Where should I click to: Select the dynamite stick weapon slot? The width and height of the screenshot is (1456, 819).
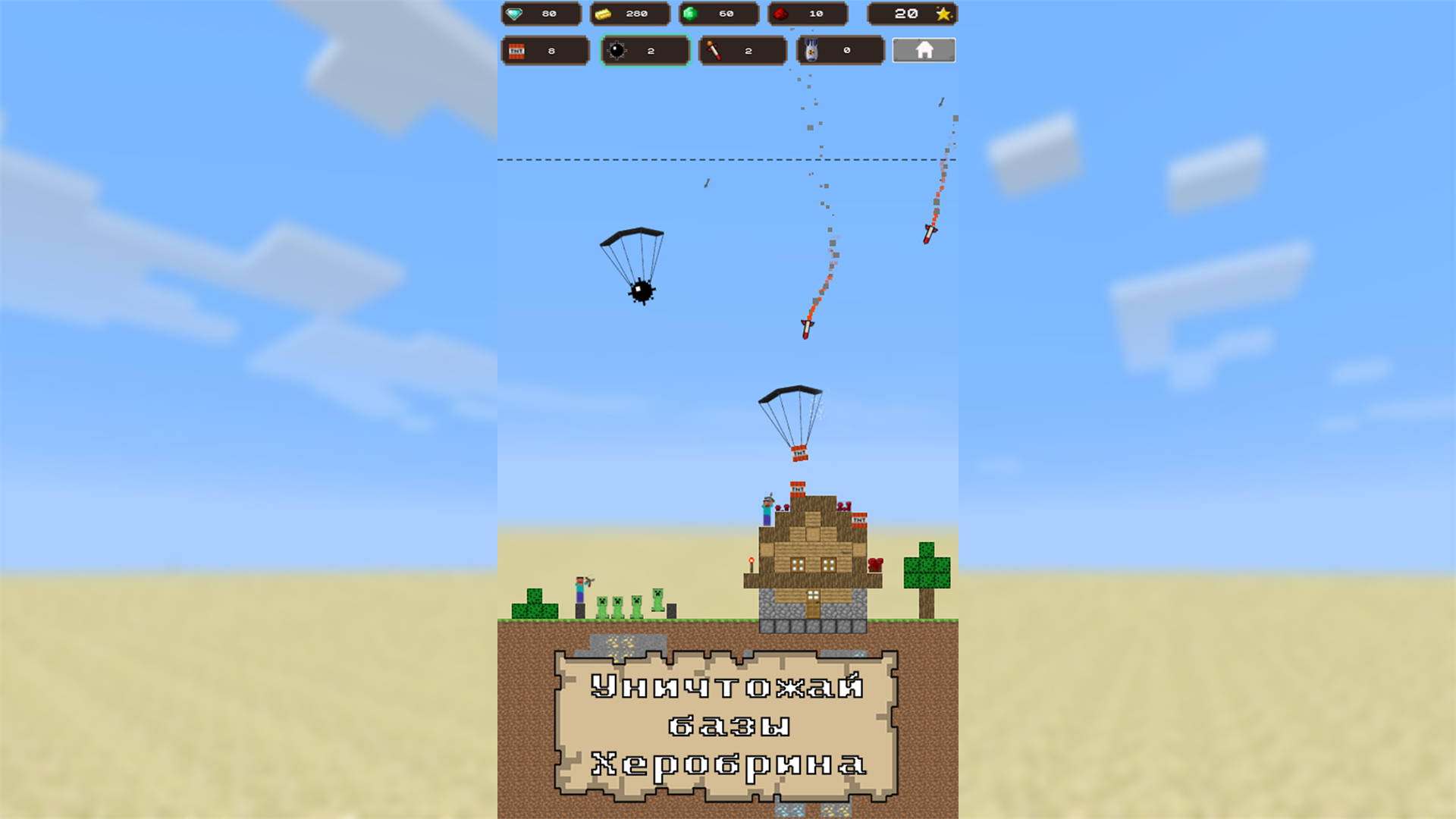[x=742, y=50]
